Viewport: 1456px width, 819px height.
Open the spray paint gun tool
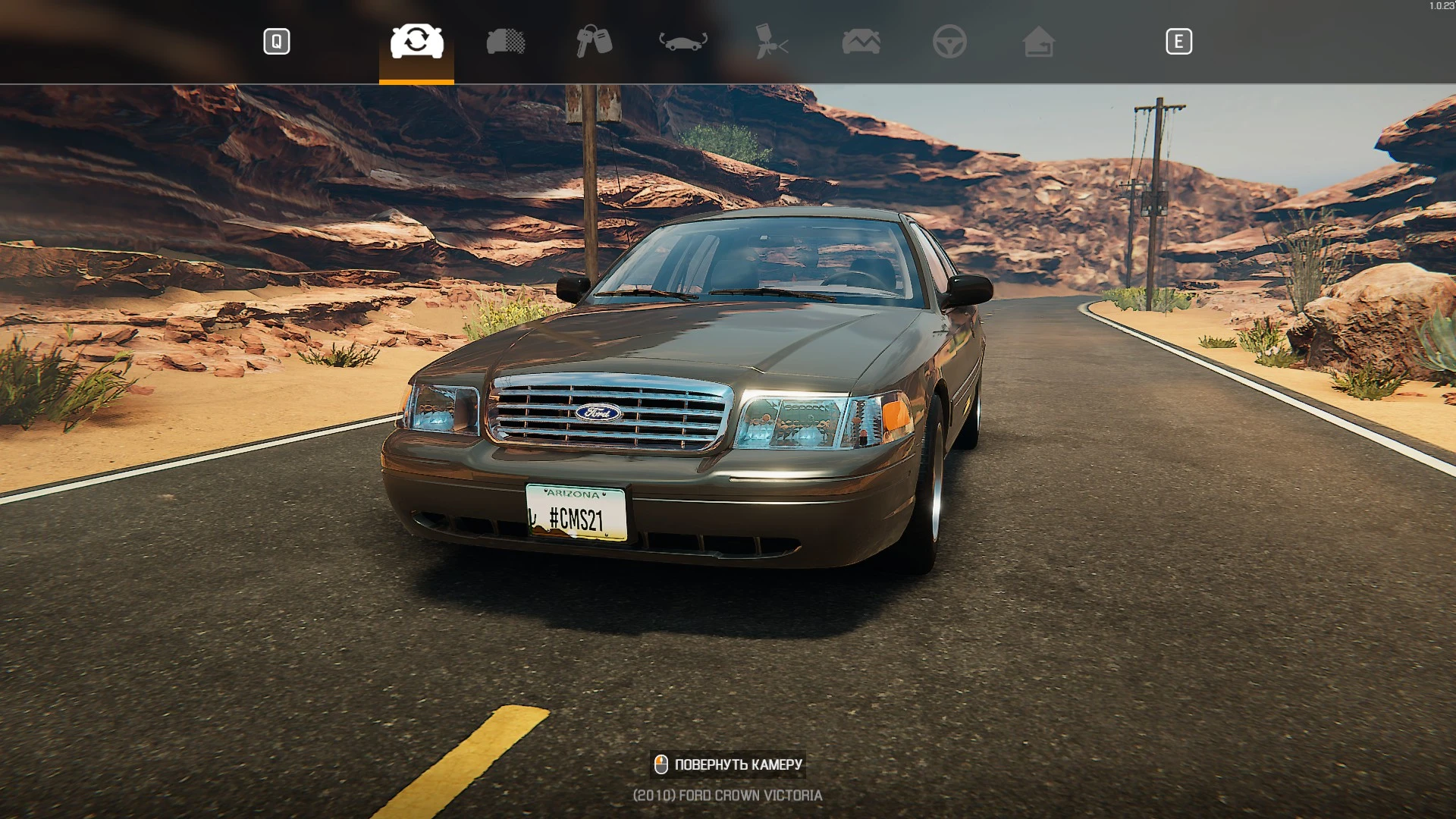click(770, 42)
